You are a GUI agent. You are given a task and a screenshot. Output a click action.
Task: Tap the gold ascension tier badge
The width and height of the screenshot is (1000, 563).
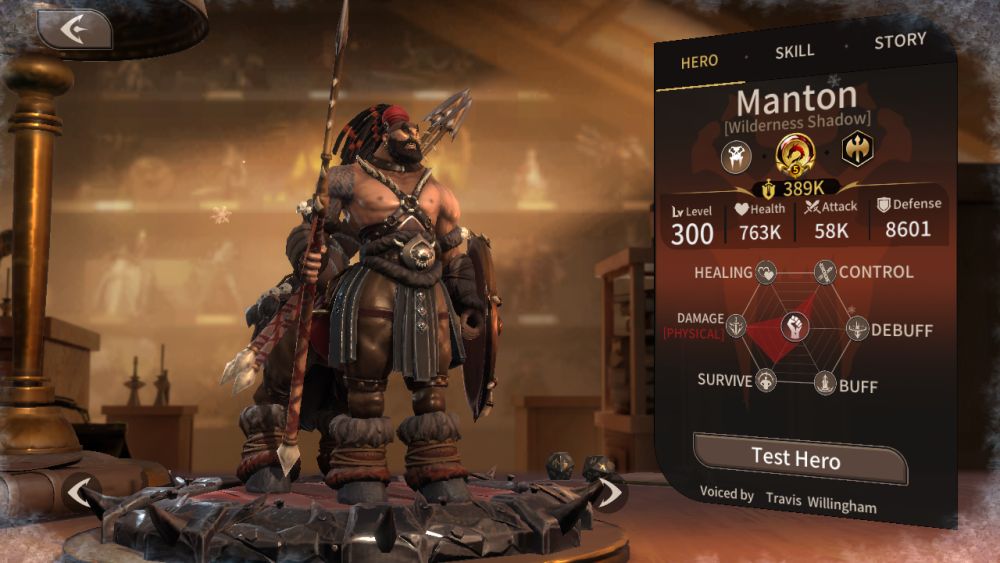point(796,153)
